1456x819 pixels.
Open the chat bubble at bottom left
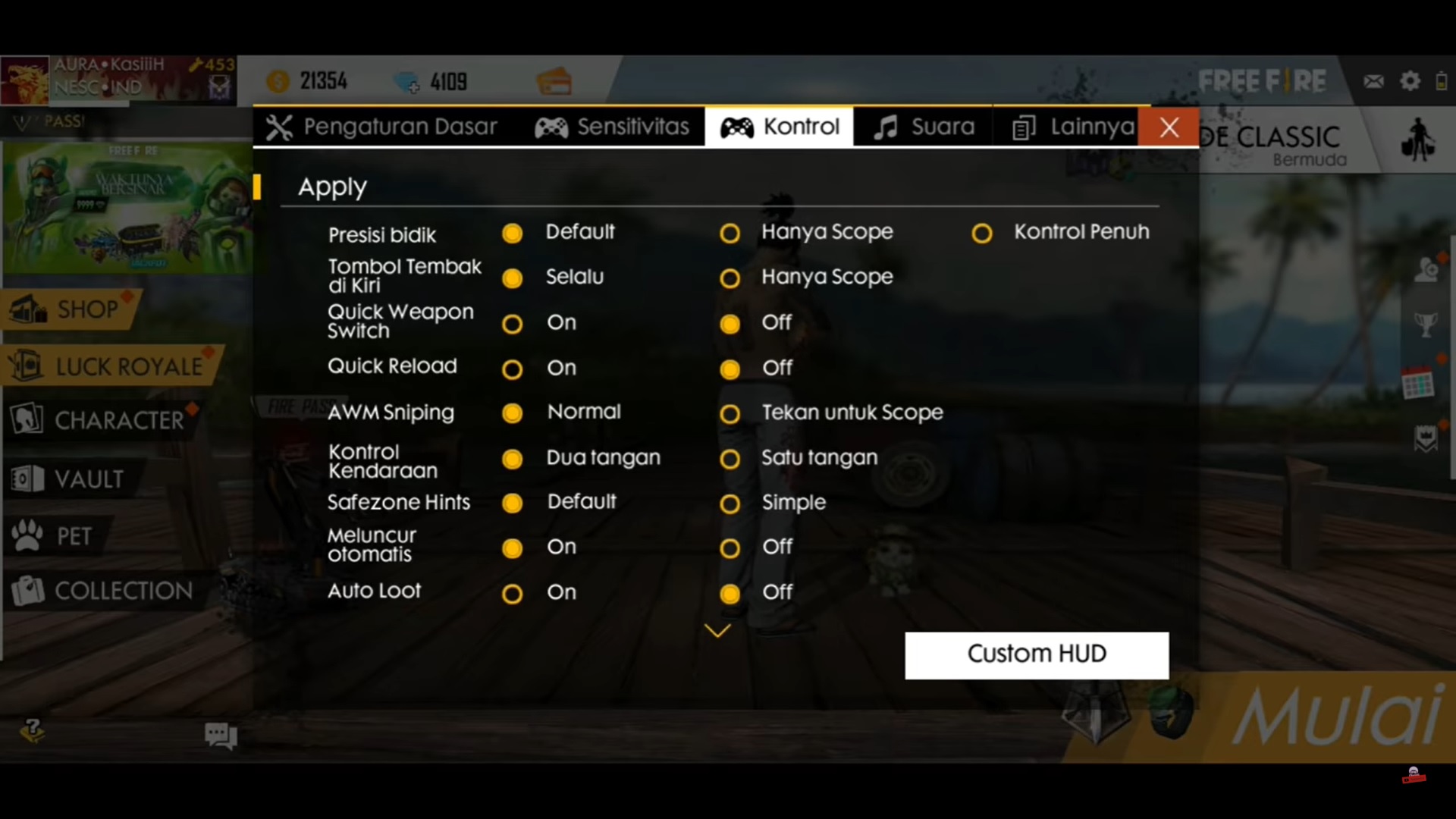coord(219,734)
